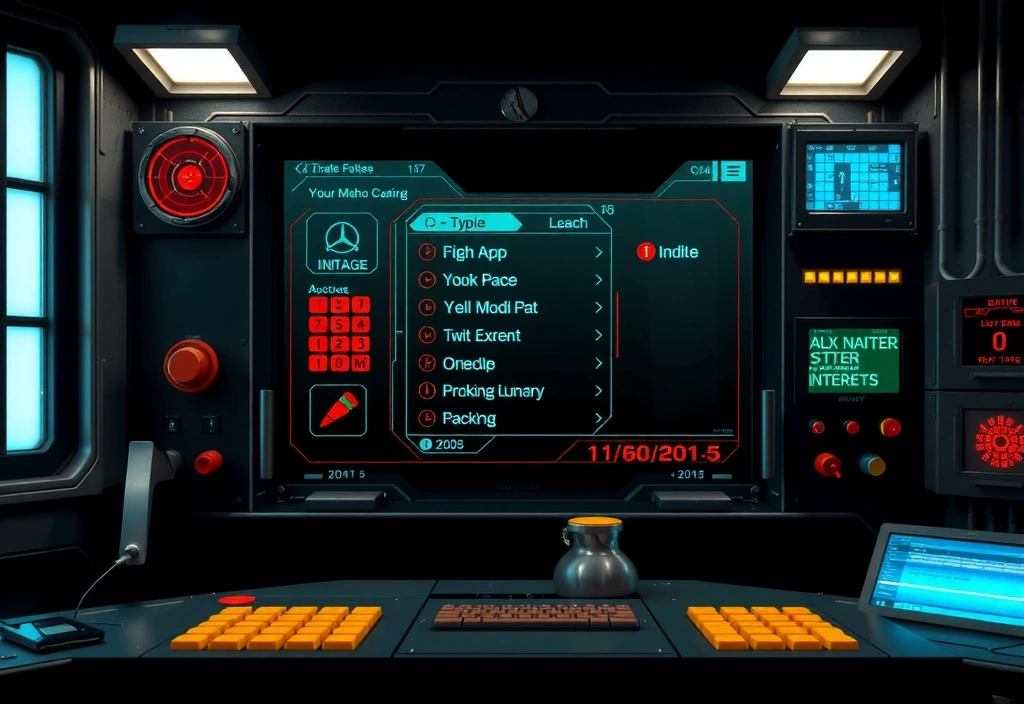Viewport: 1024px width, 704px height.
Task: Click the red Indite marker
Action: (646, 252)
